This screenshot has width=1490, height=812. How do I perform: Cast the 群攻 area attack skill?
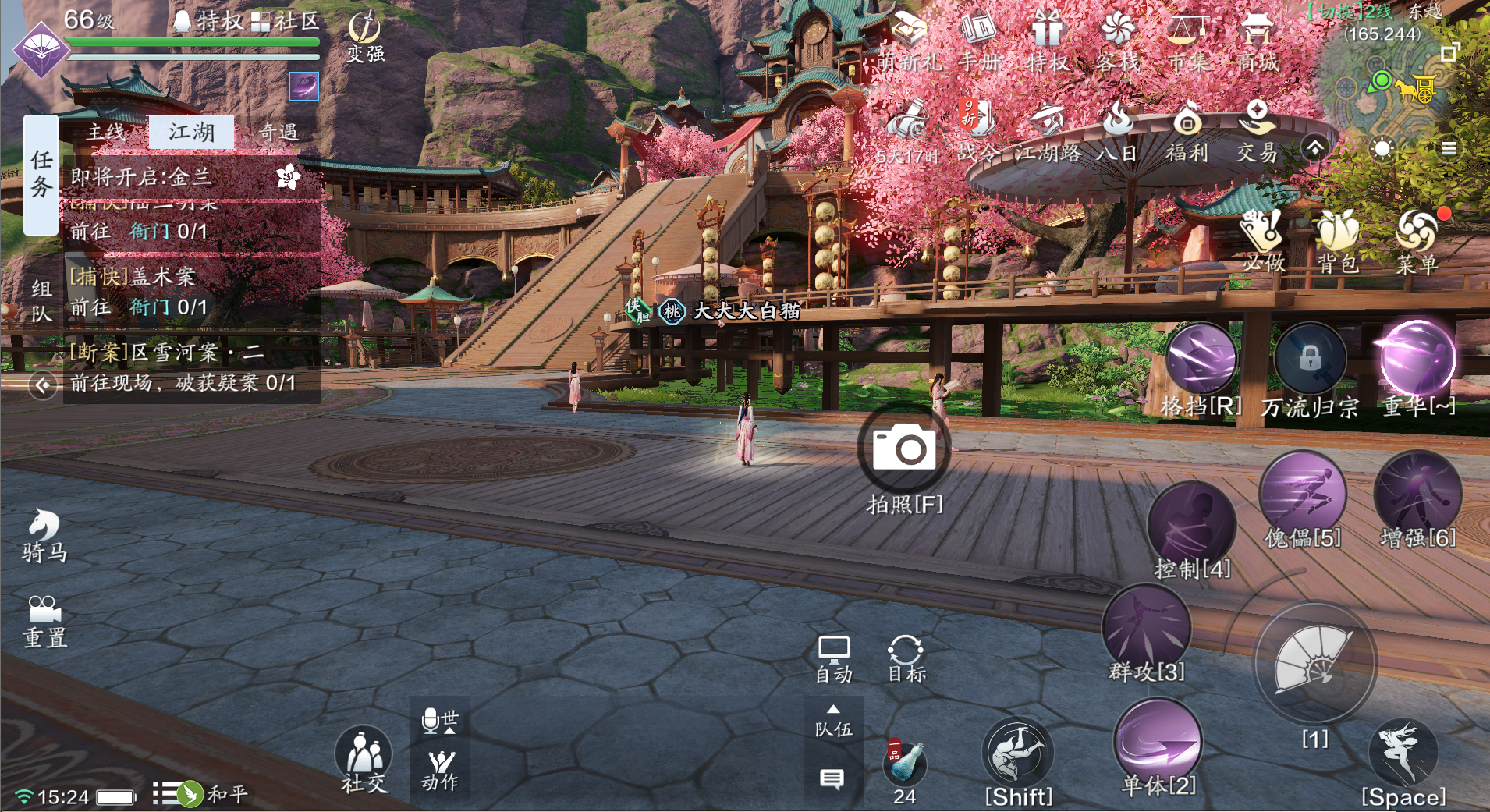click(1146, 628)
